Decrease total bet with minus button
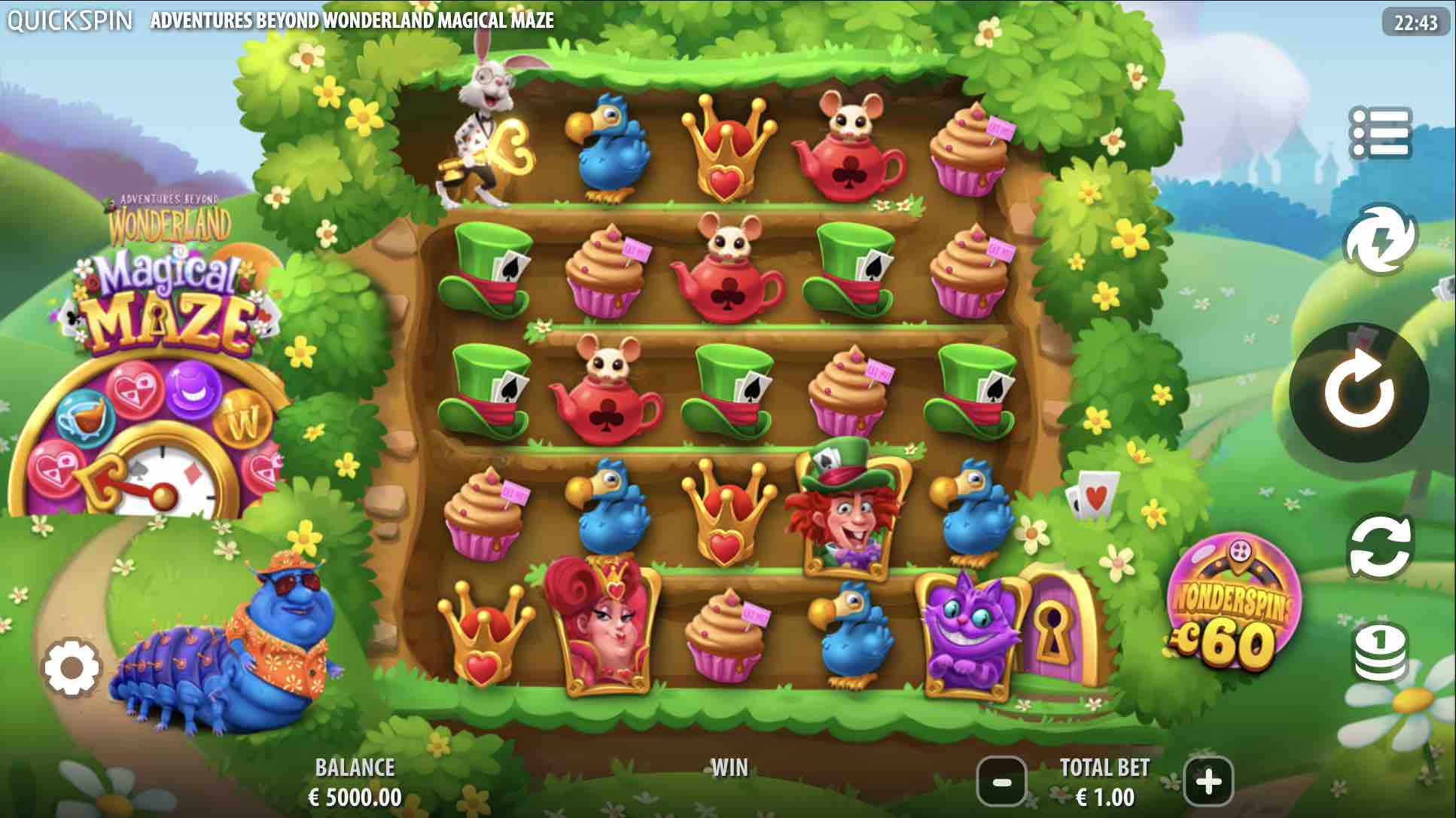This screenshot has height=818, width=1456. click(1001, 783)
